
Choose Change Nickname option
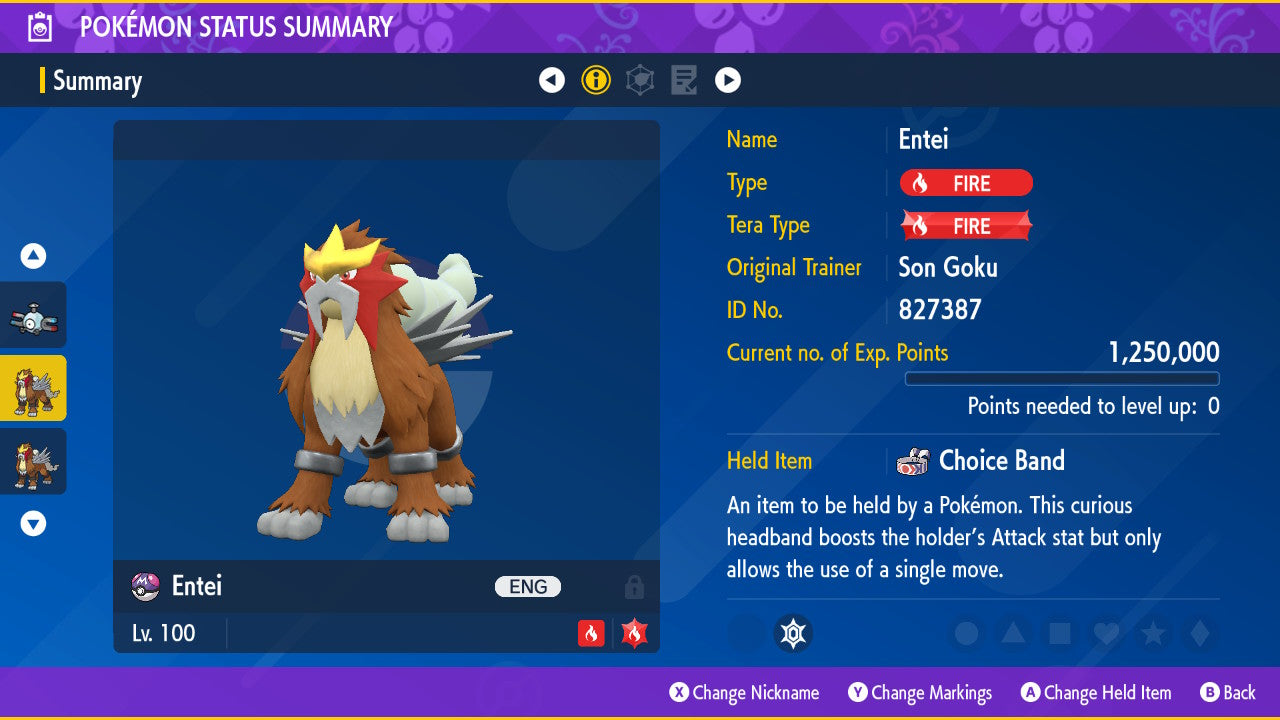click(x=745, y=693)
